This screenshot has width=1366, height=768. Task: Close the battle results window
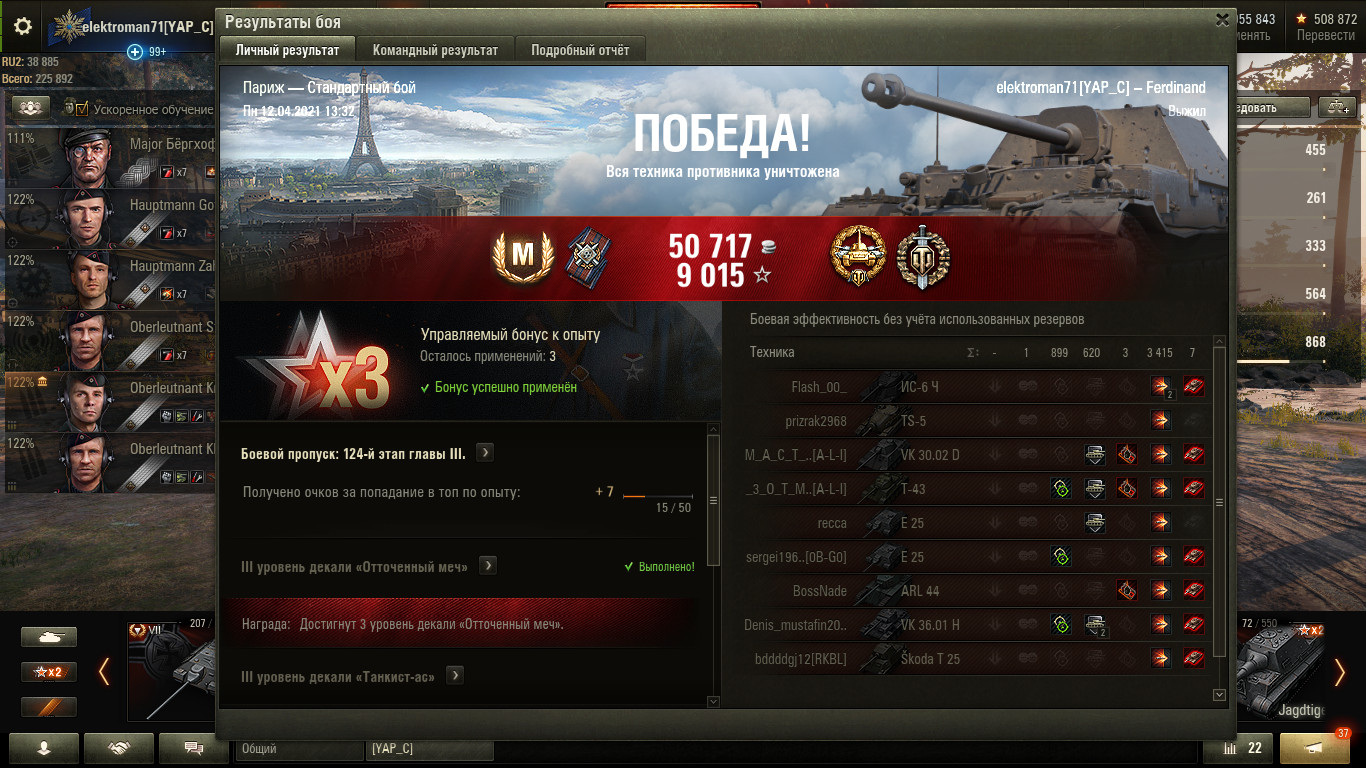(1222, 19)
